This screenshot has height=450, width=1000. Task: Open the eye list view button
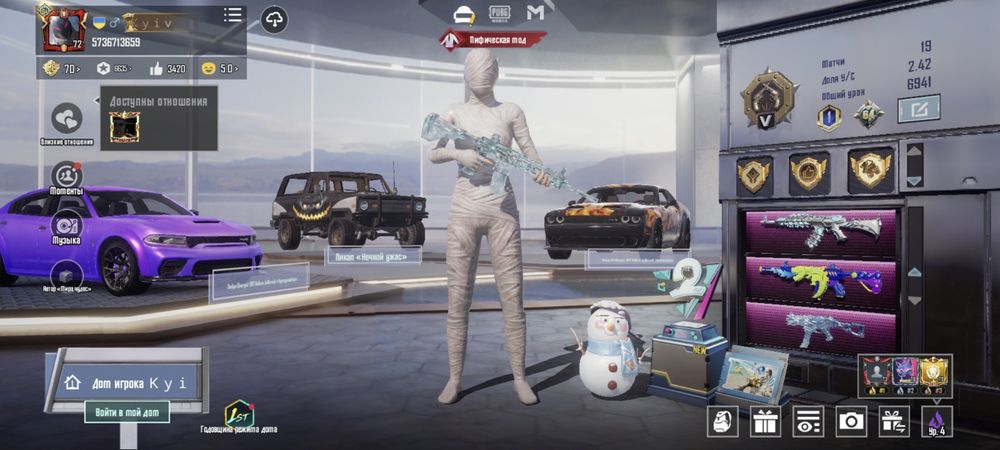tap(808, 421)
